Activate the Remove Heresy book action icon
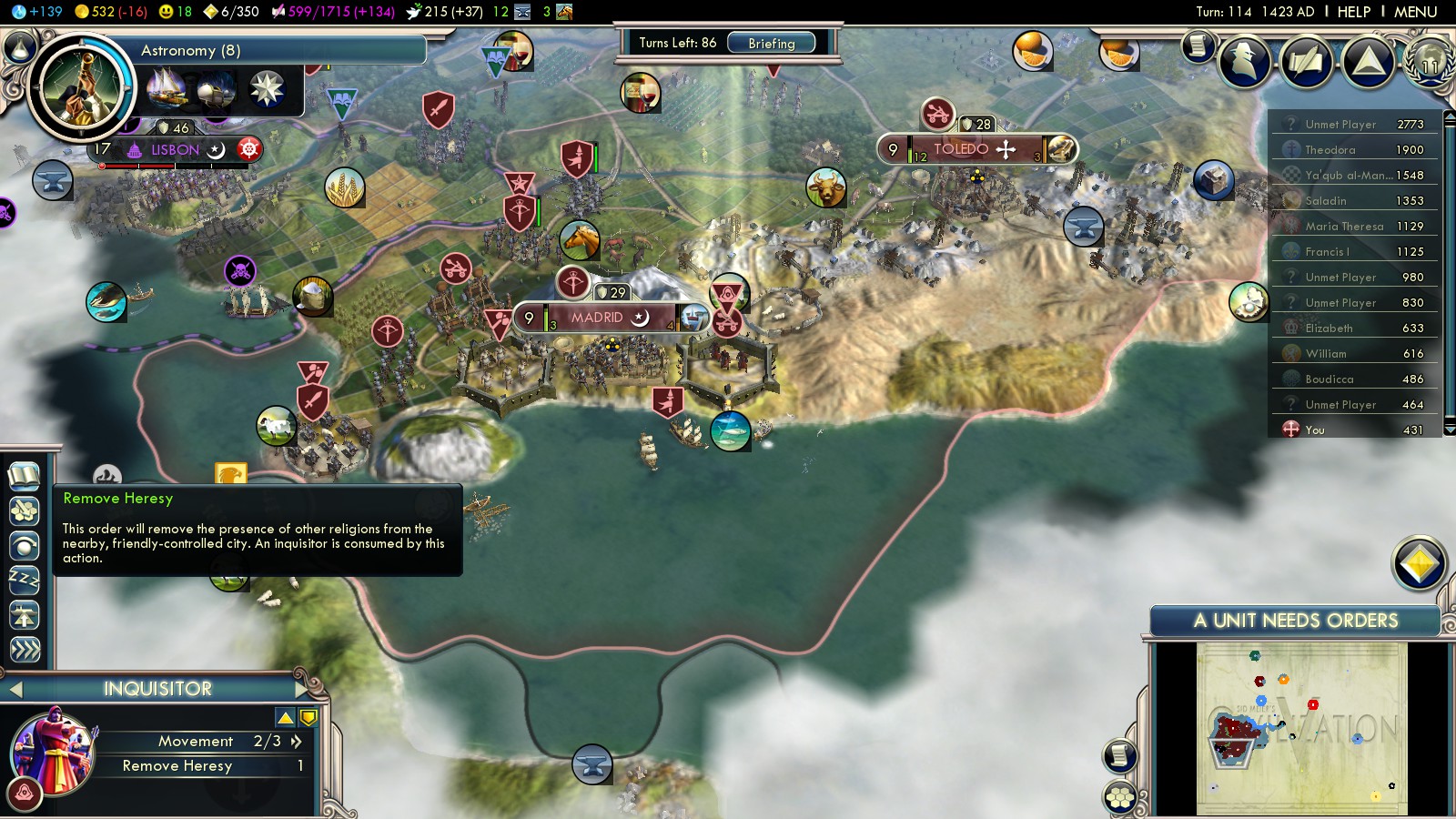The image size is (1456, 819). click(25, 475)
